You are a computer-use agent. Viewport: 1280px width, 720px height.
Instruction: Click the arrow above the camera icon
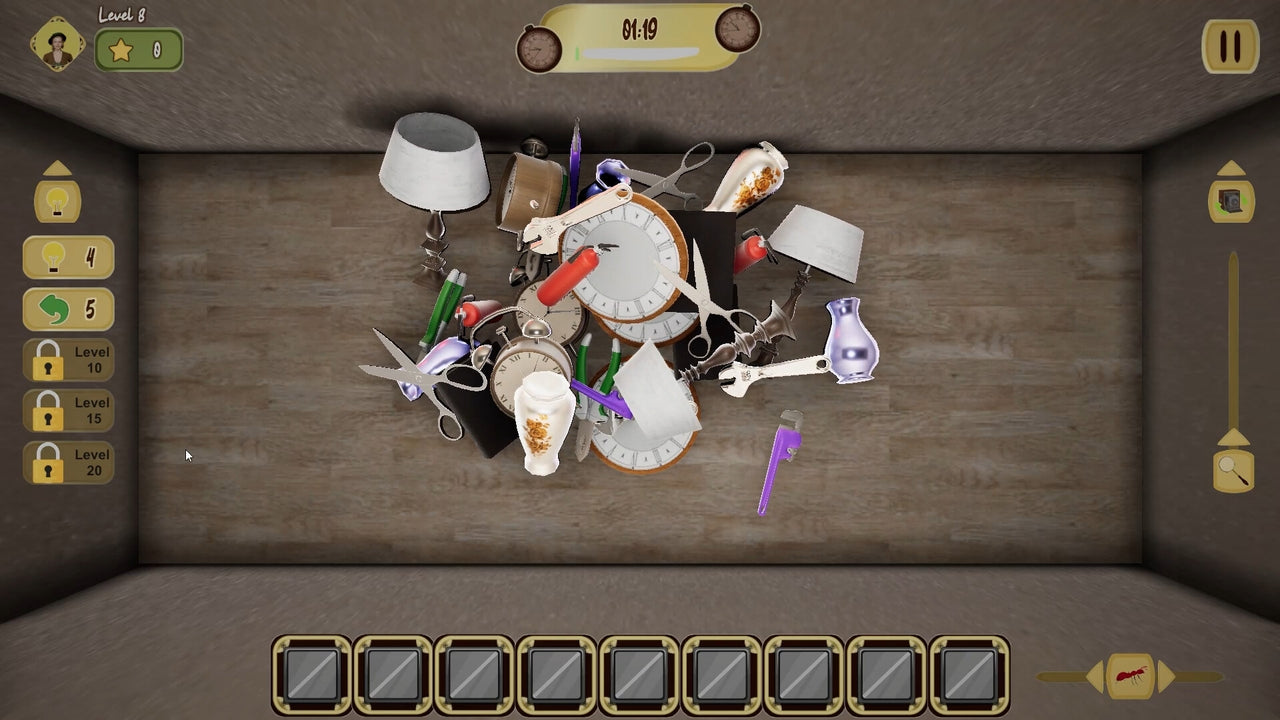pos(1231,168)
